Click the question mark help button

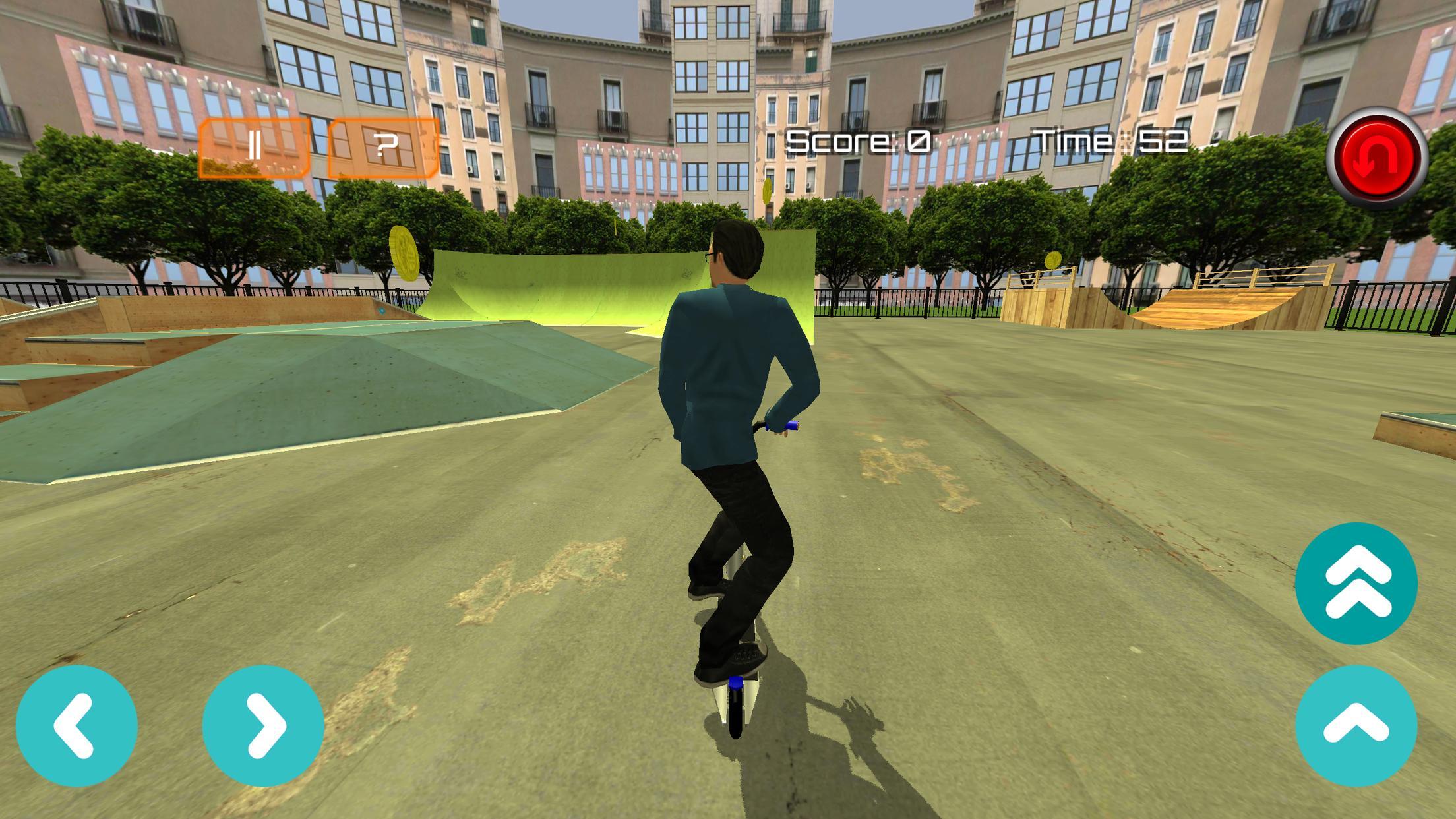382,146
